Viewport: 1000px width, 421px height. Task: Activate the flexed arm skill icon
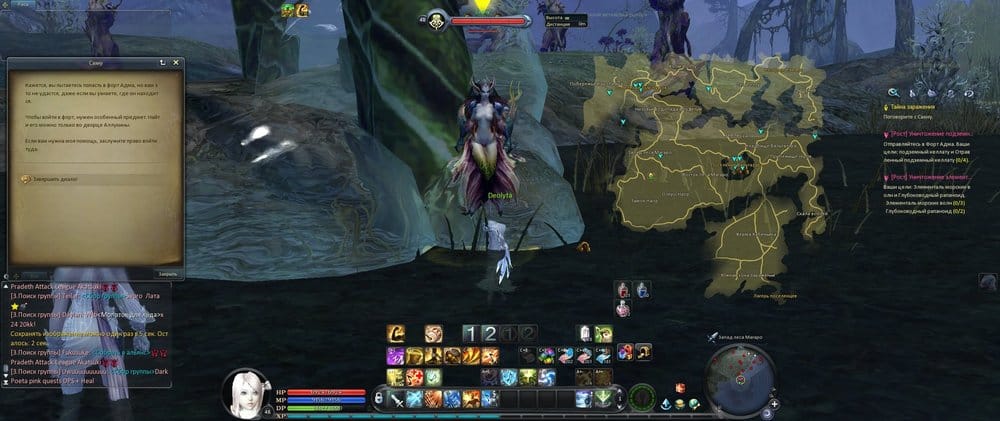click(397, 333)
